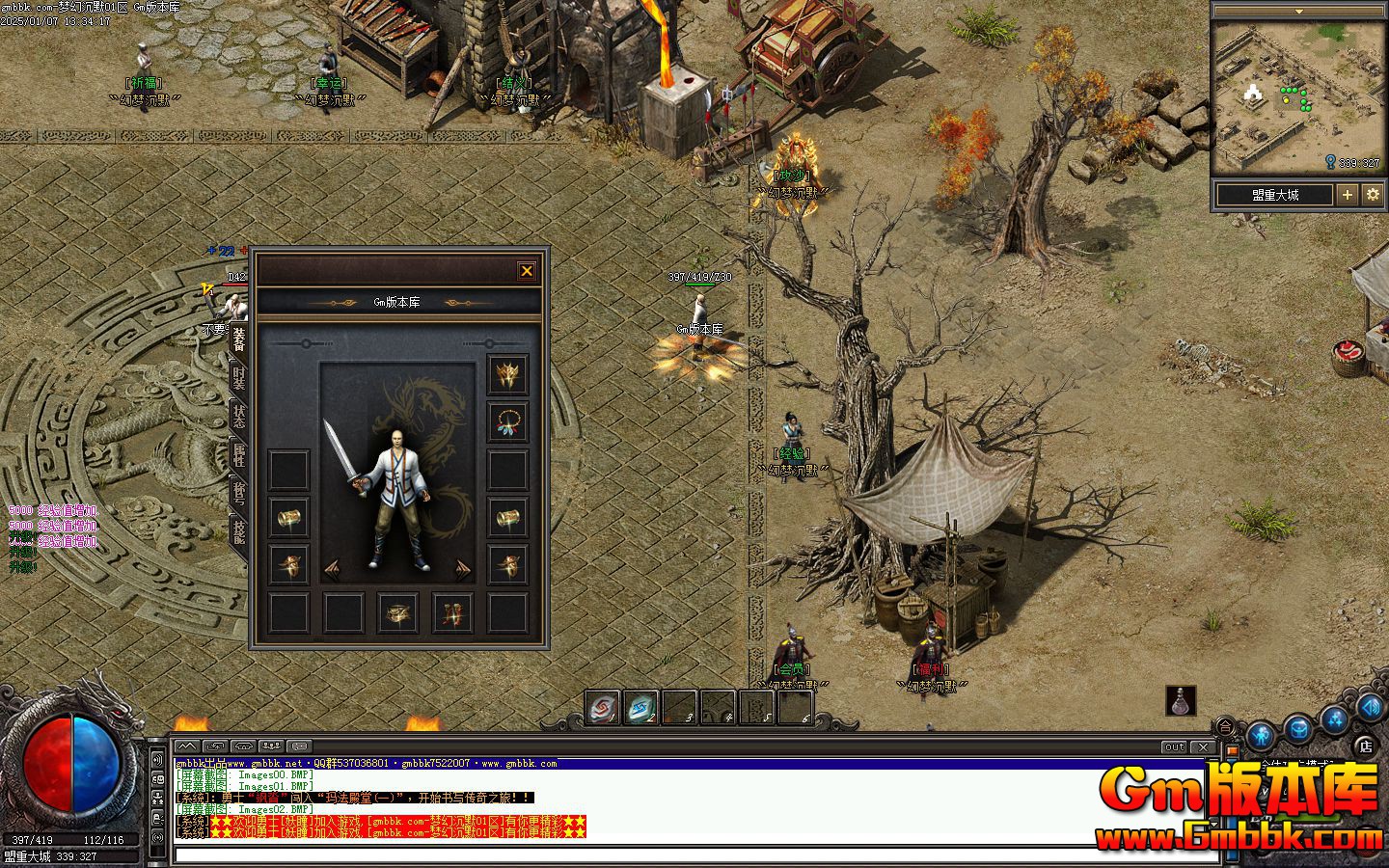Use the blue scroll in hotbar slot 2
The image size is (1389, 868).
[641, 709]
